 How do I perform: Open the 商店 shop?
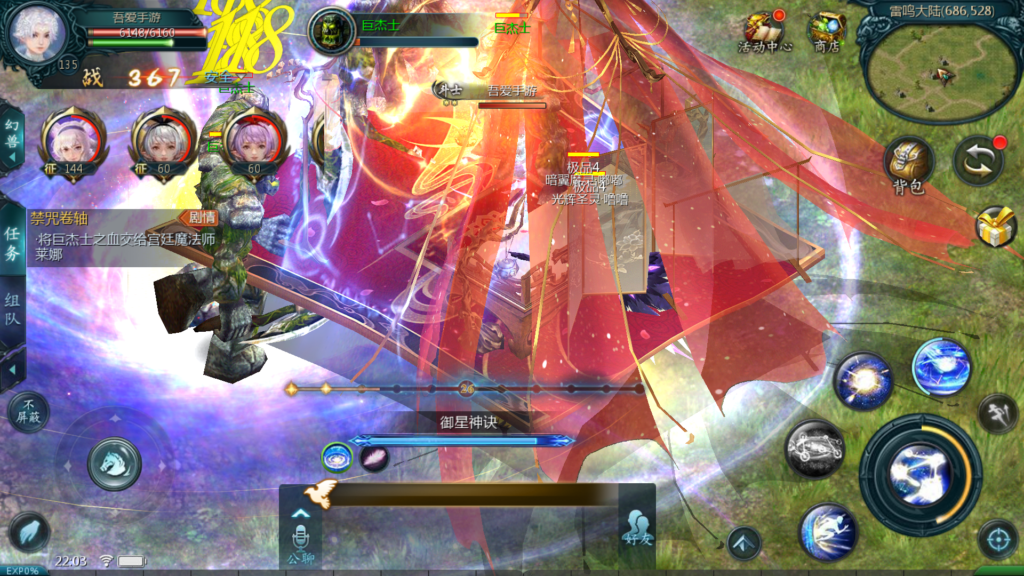827,31
